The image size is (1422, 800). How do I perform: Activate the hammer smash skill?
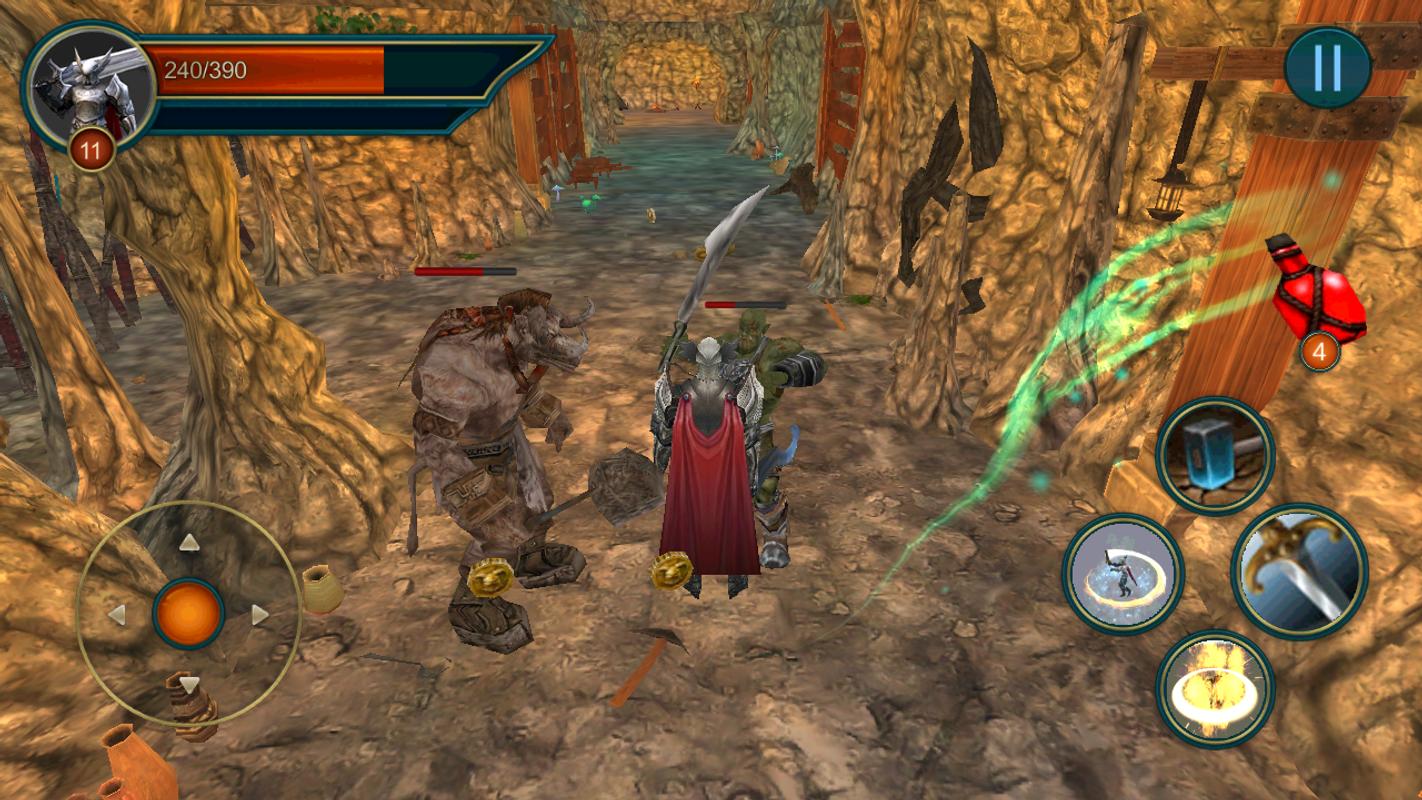tap(1215, 456)
